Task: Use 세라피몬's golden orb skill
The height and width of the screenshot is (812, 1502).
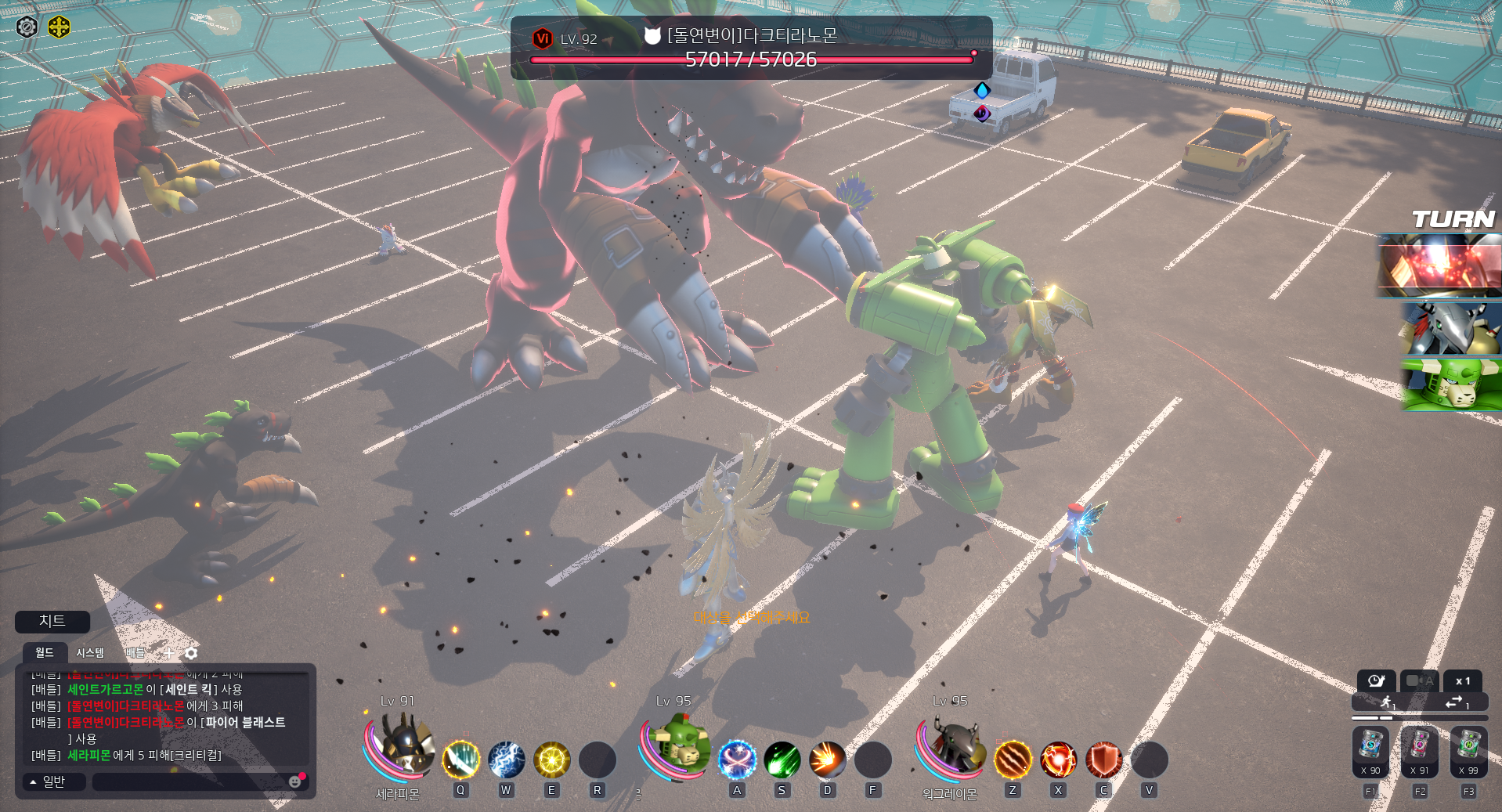Action: tap(552, 760)
